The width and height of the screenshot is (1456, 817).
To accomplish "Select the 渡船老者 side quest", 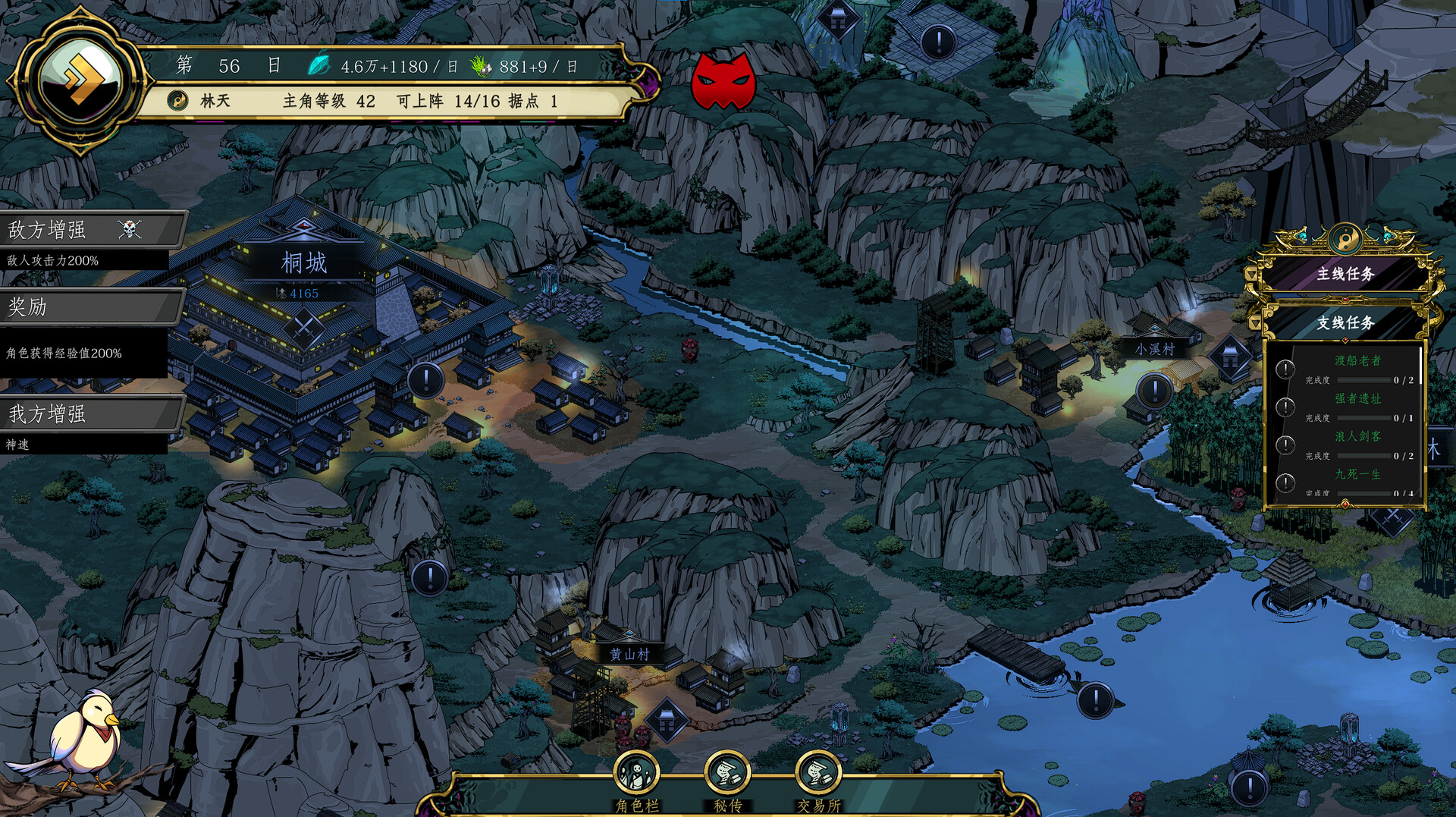I will pos(1357,361).
